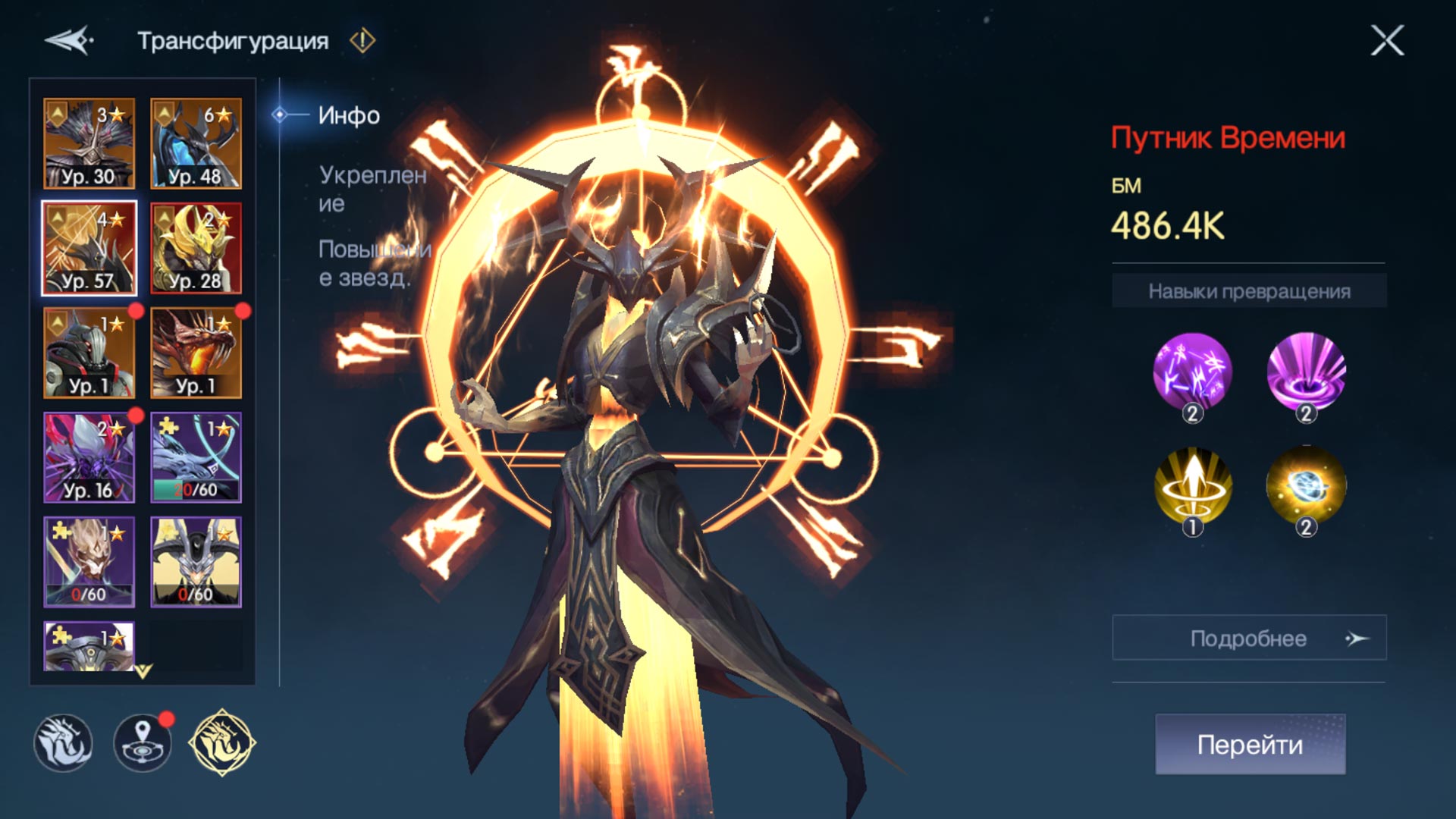Select the level 30 three-star transformation

[x=89, y=143]
